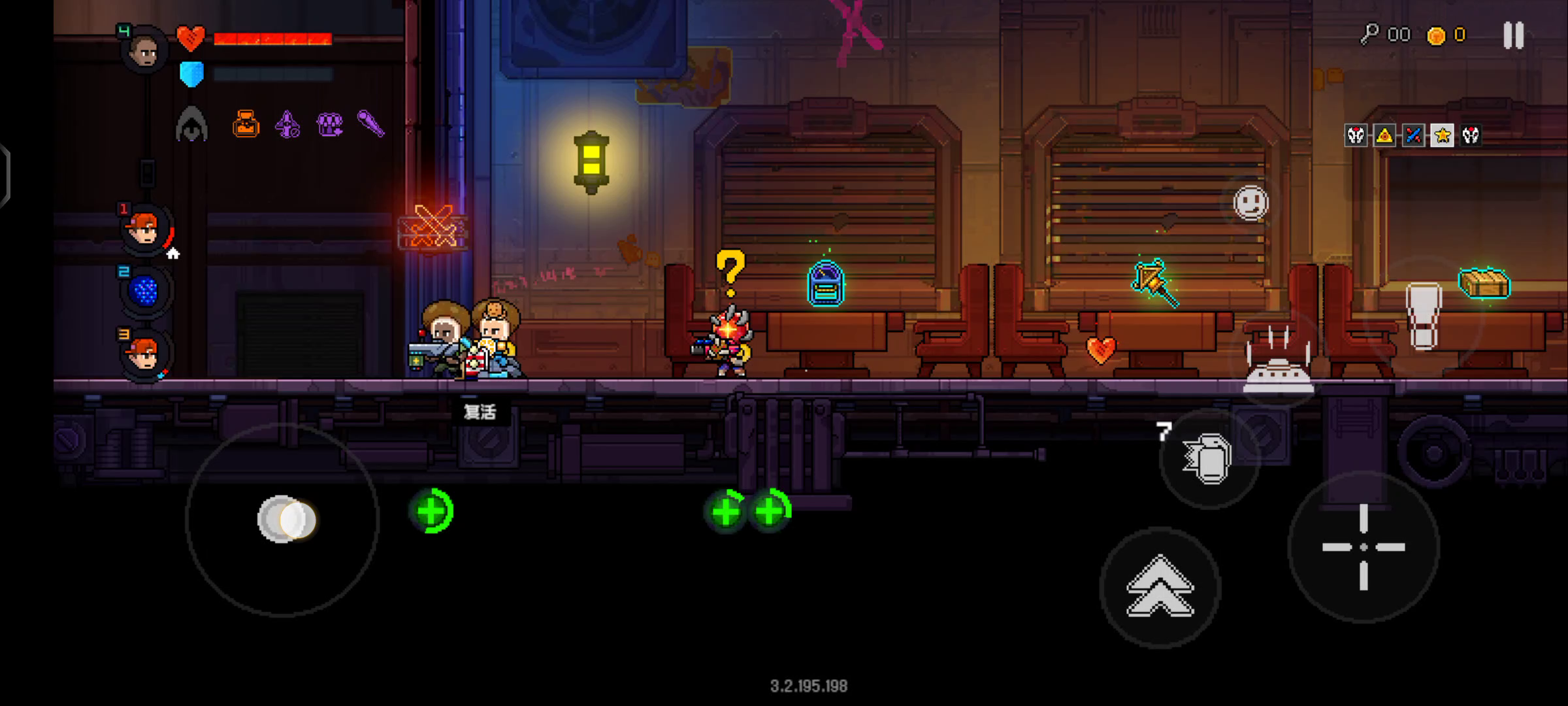1568x706 pixels.
Task: Inspect the grey hood icon
Action: (191, 124)
